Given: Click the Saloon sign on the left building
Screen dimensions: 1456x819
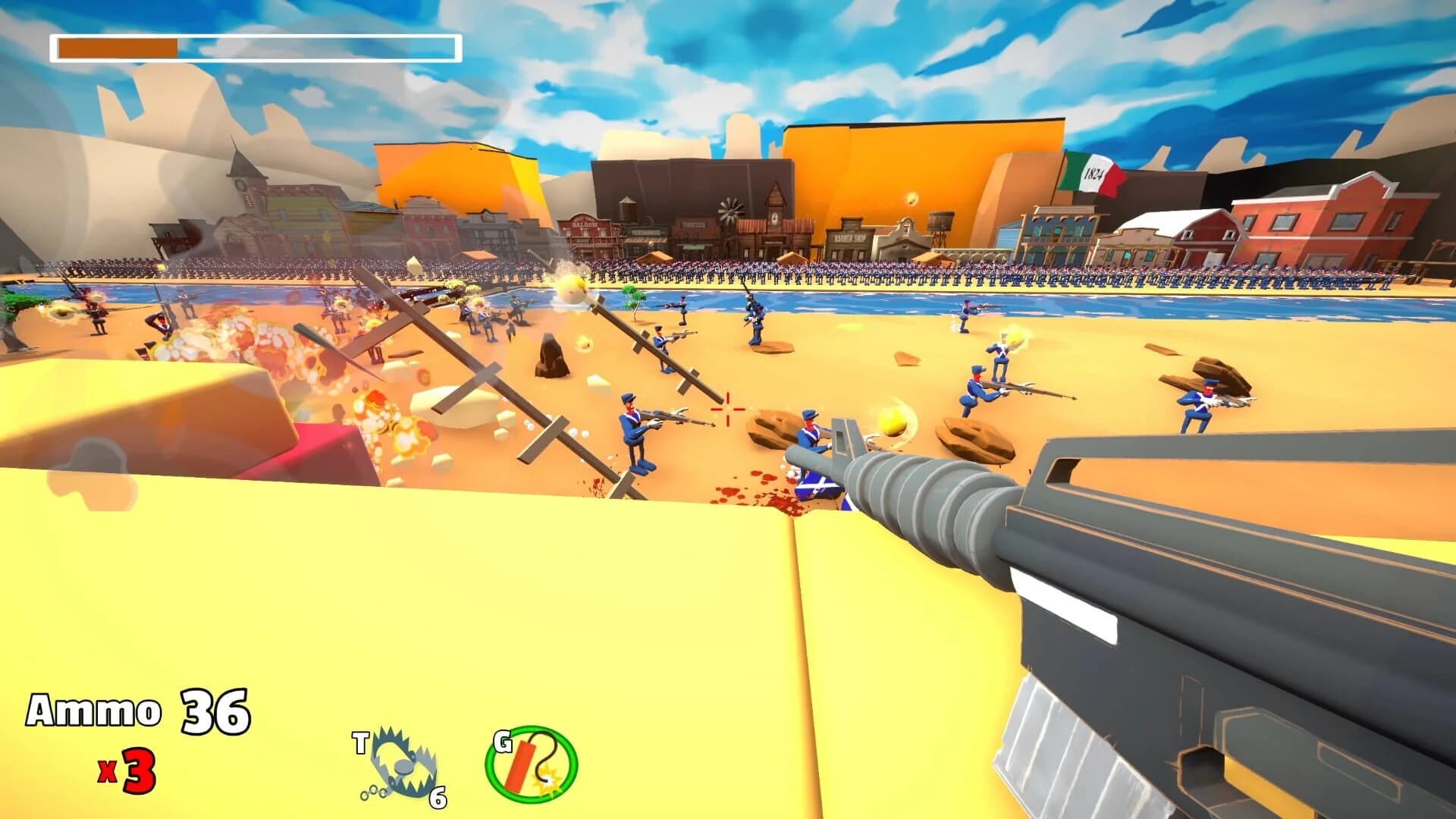Looking at the screenshot, I should pos(585,224).
